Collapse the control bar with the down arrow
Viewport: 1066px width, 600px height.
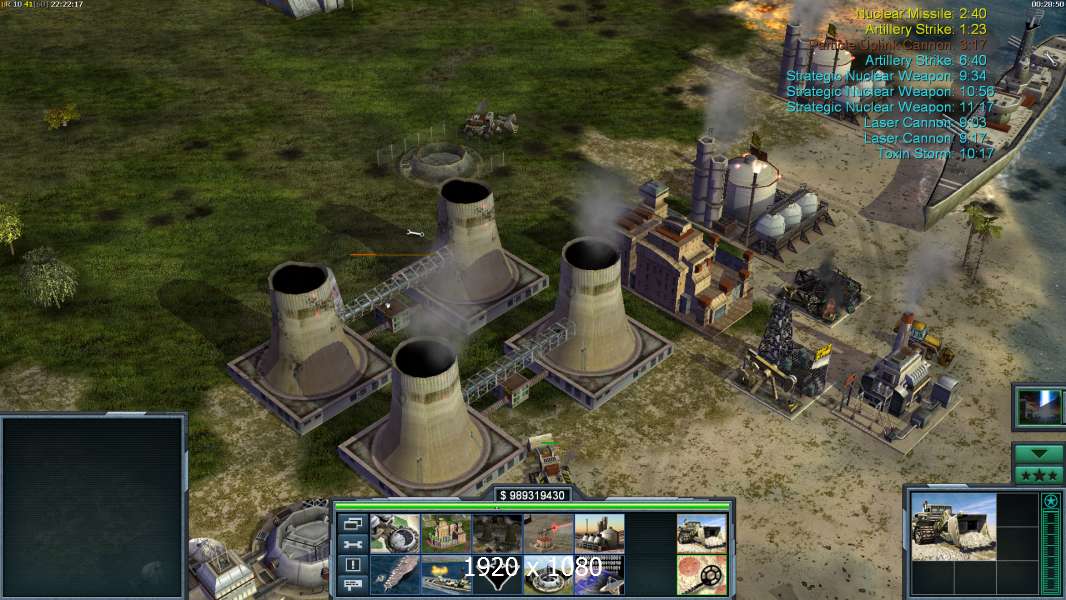coord(1038,453)
